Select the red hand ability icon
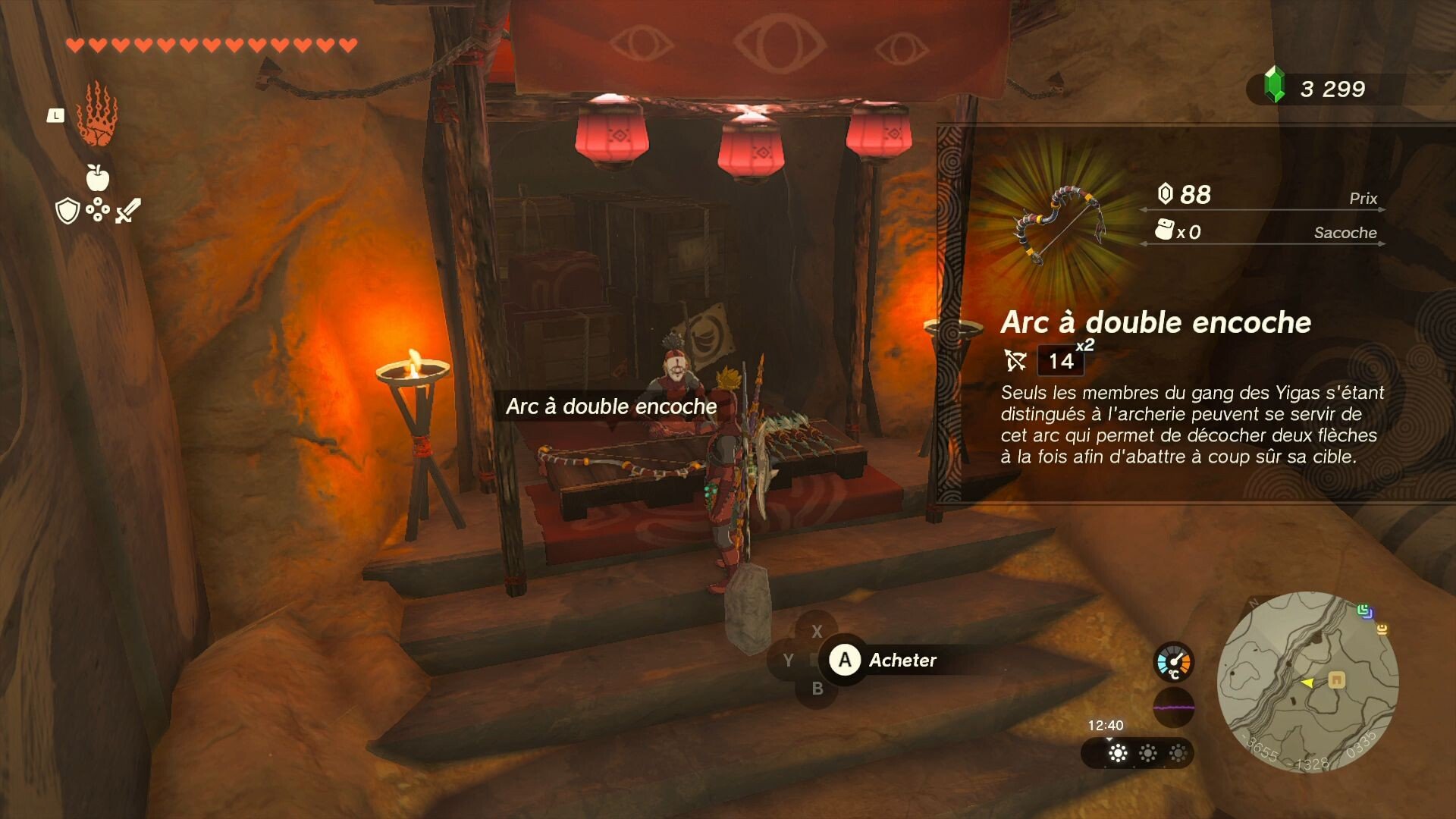This screenshot has height=819, width=1456. pos(97,116)
